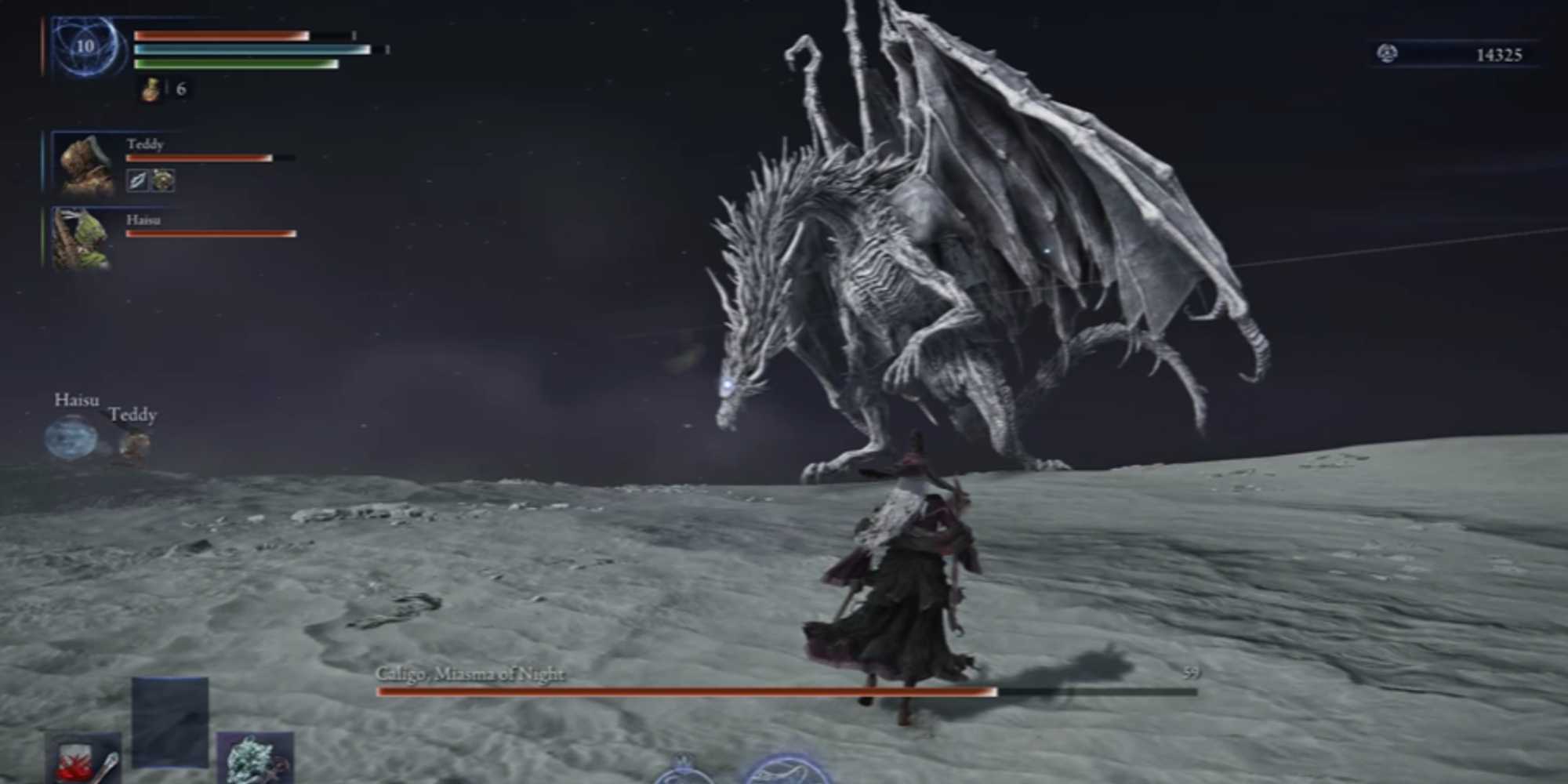Image resolution: width=1568 pixels, height=784 pixels.
Task: Select the leaf buff icon under Teddy's health bar
Action: pyautogui.click(x=140, y=180)
